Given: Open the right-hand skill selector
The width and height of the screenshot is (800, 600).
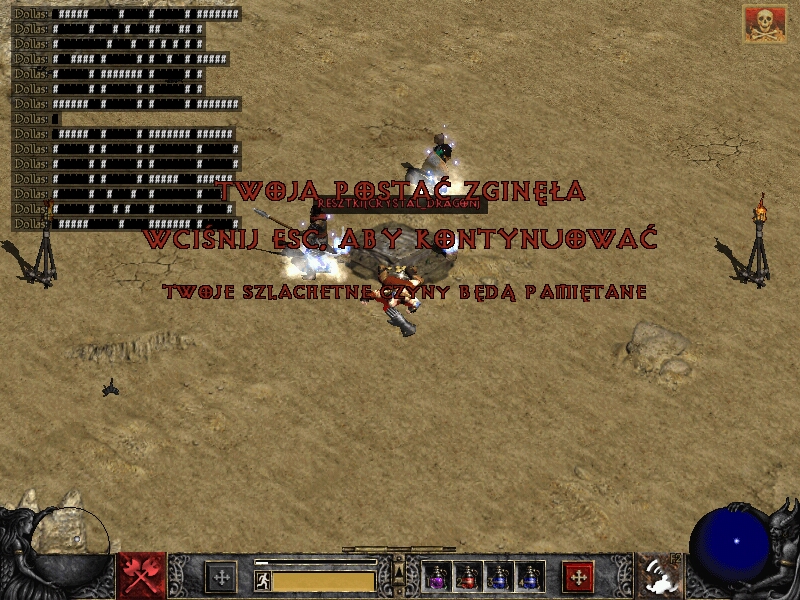Looking at the screenshot, I should pos(659,576).
